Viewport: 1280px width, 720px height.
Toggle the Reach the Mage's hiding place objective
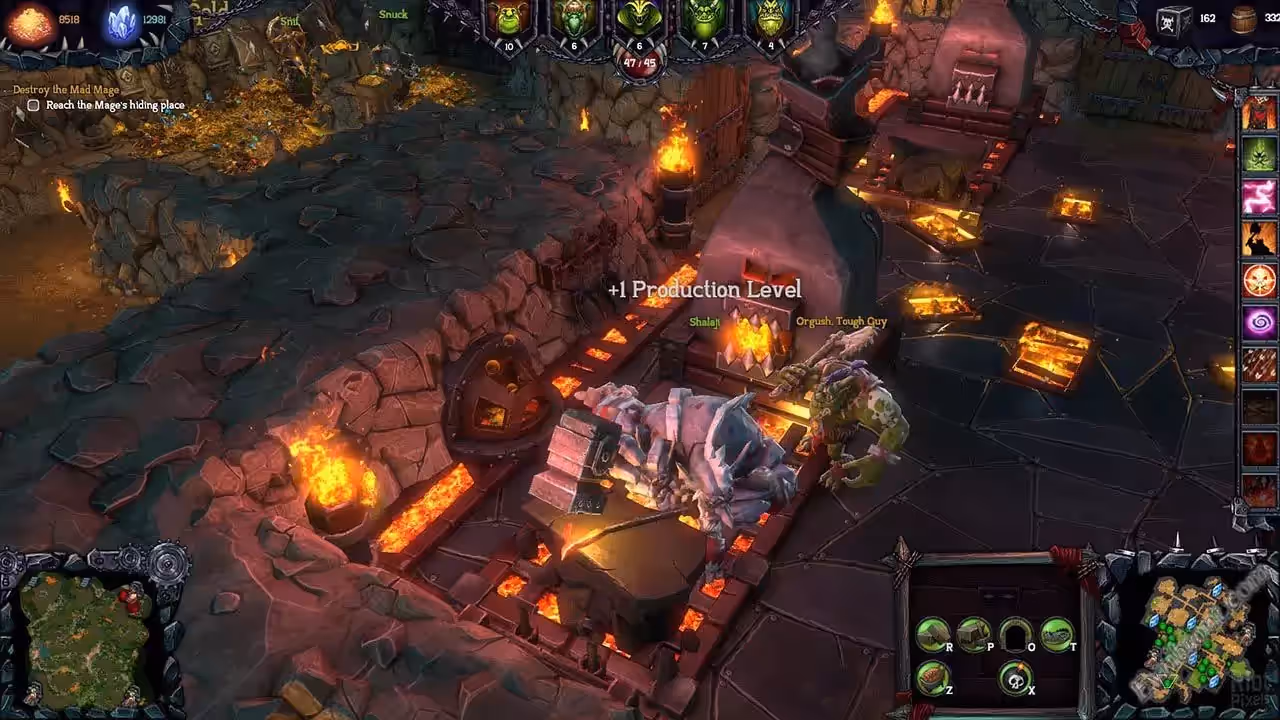pyautogui.click(x=34, y=105)
